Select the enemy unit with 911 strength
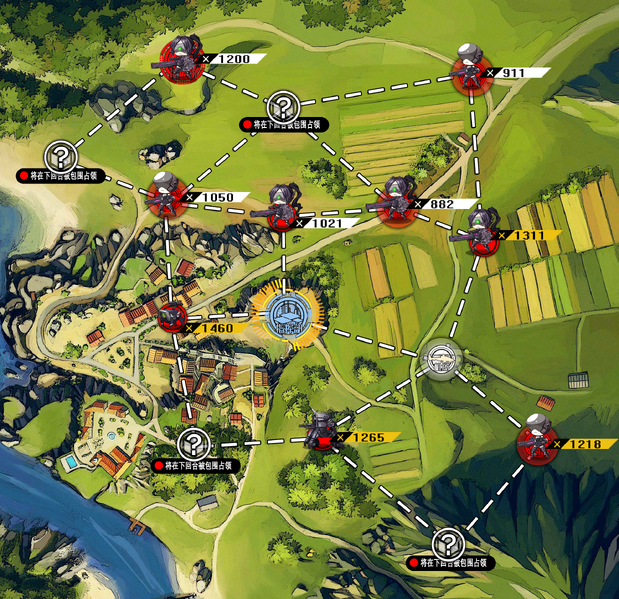 470,69
